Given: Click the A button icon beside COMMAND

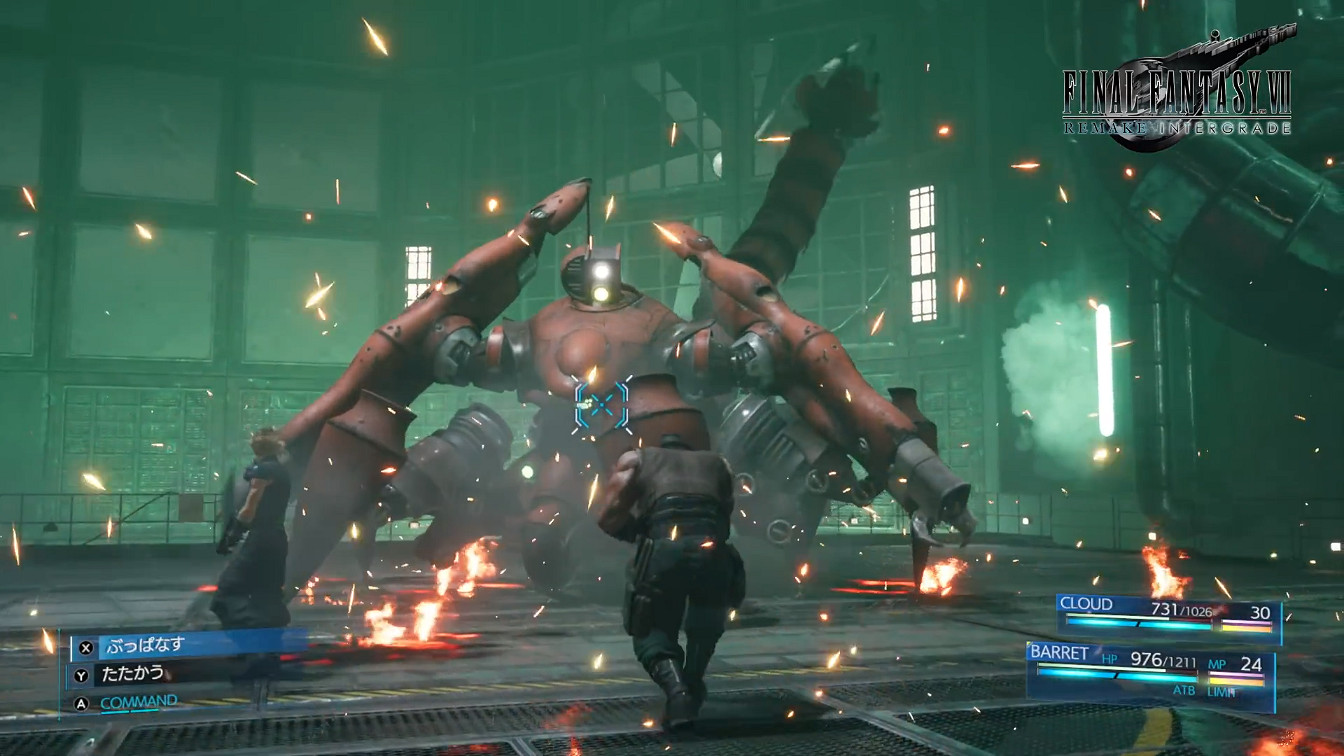Looking at the screenshot, I should pyautogui.click(x=81, y=703).
